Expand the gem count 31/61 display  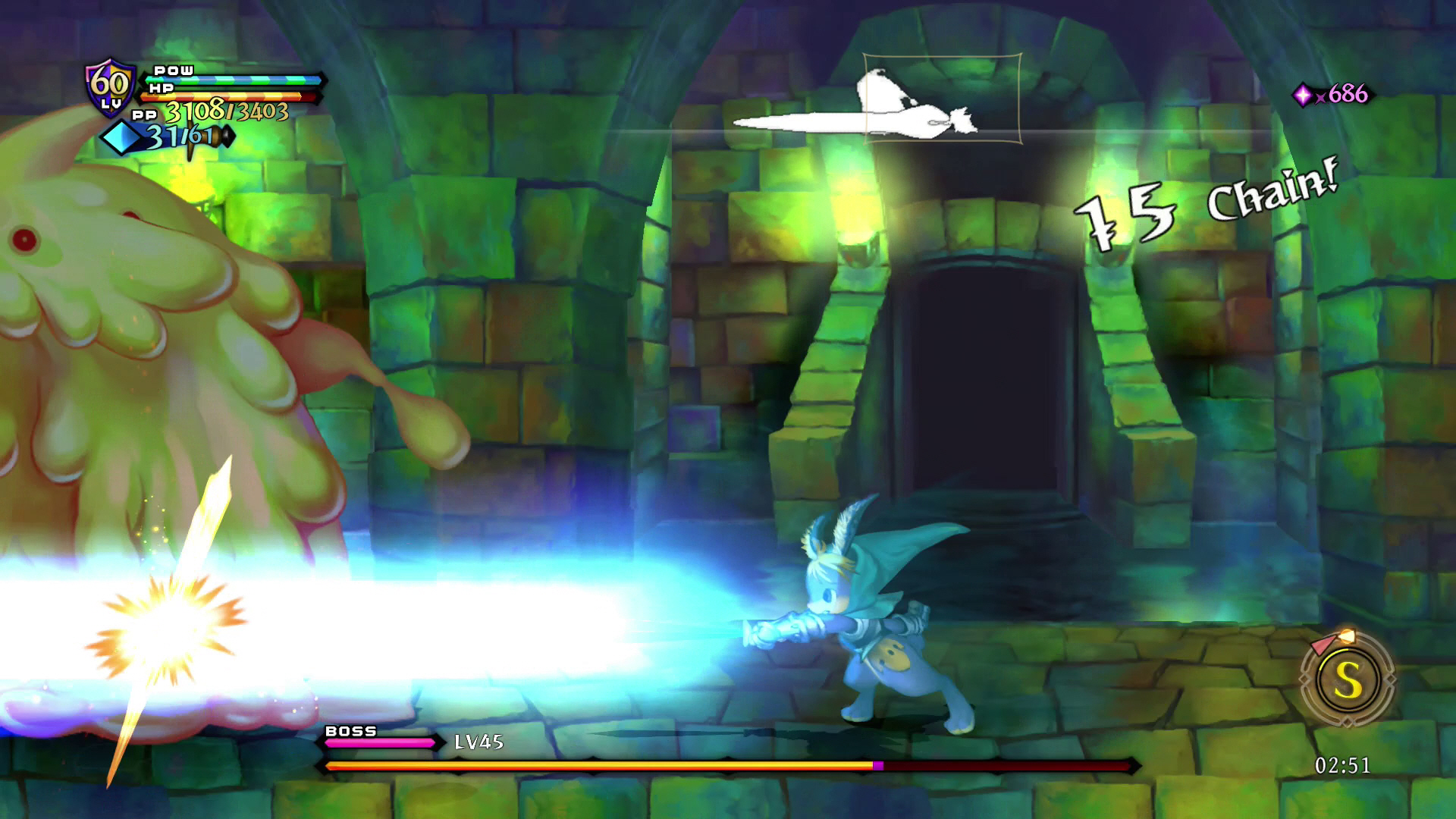[180, 136]
